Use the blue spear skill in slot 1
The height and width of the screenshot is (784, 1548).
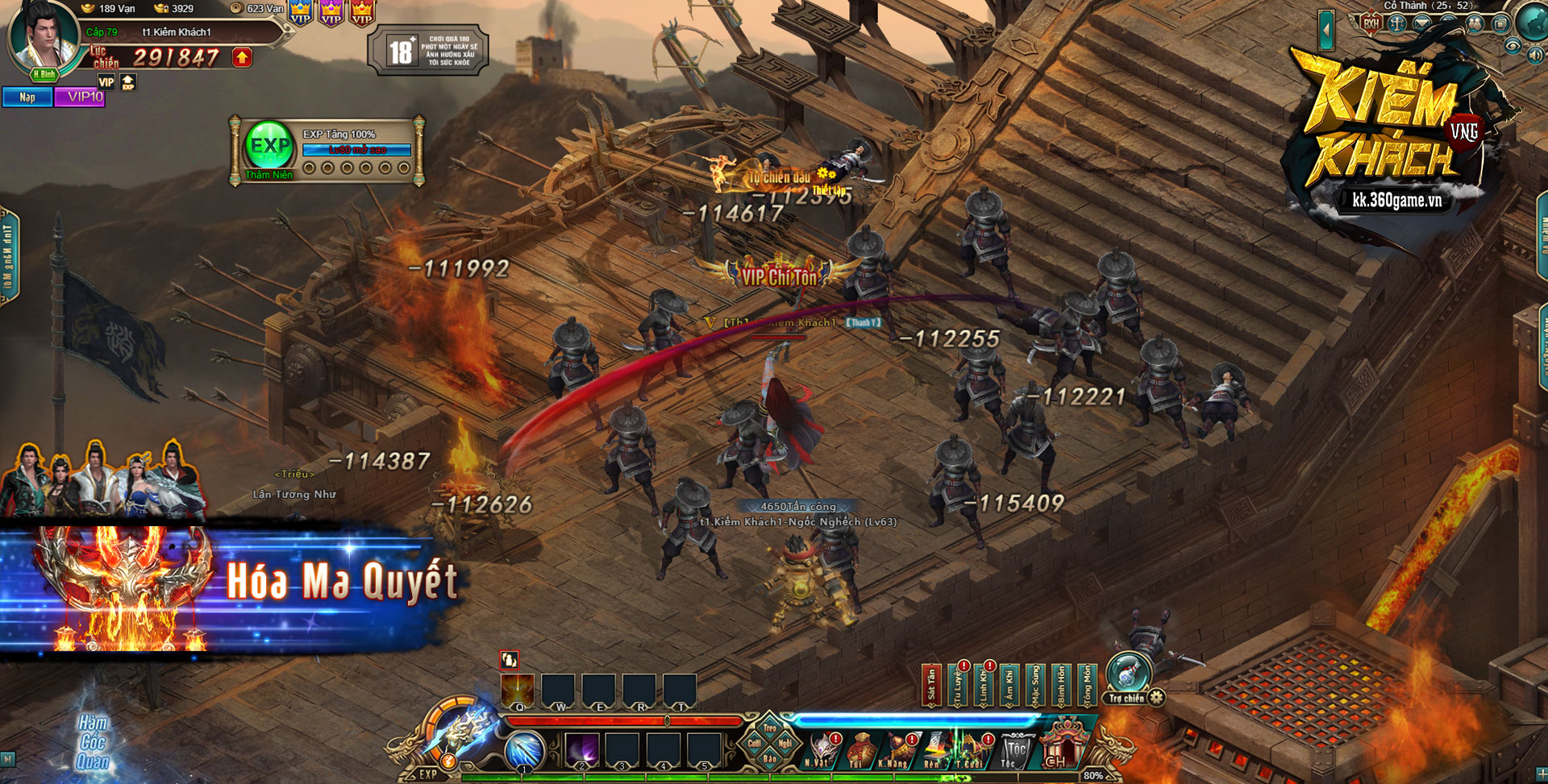[524, 751]
